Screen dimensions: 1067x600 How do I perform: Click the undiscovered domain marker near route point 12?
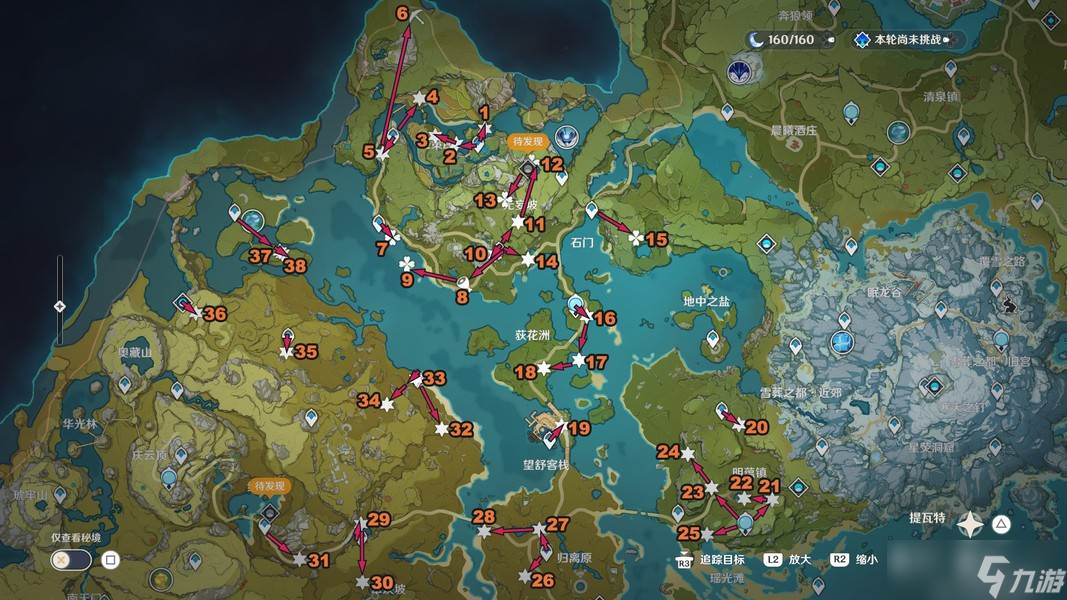pos(528,170)
